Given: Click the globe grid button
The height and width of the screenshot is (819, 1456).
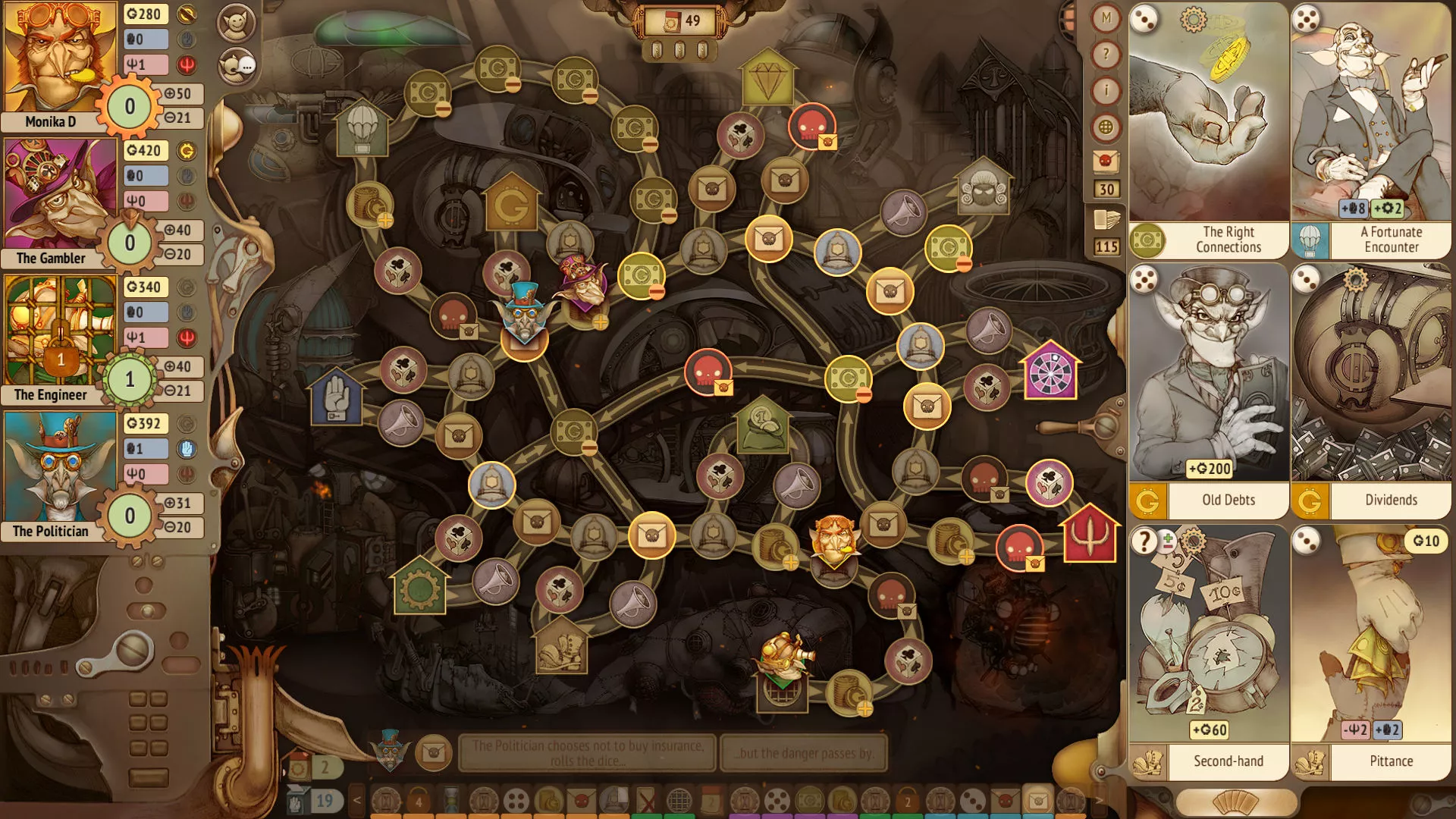Looking at the screenshot, I should click(1106, 127).
